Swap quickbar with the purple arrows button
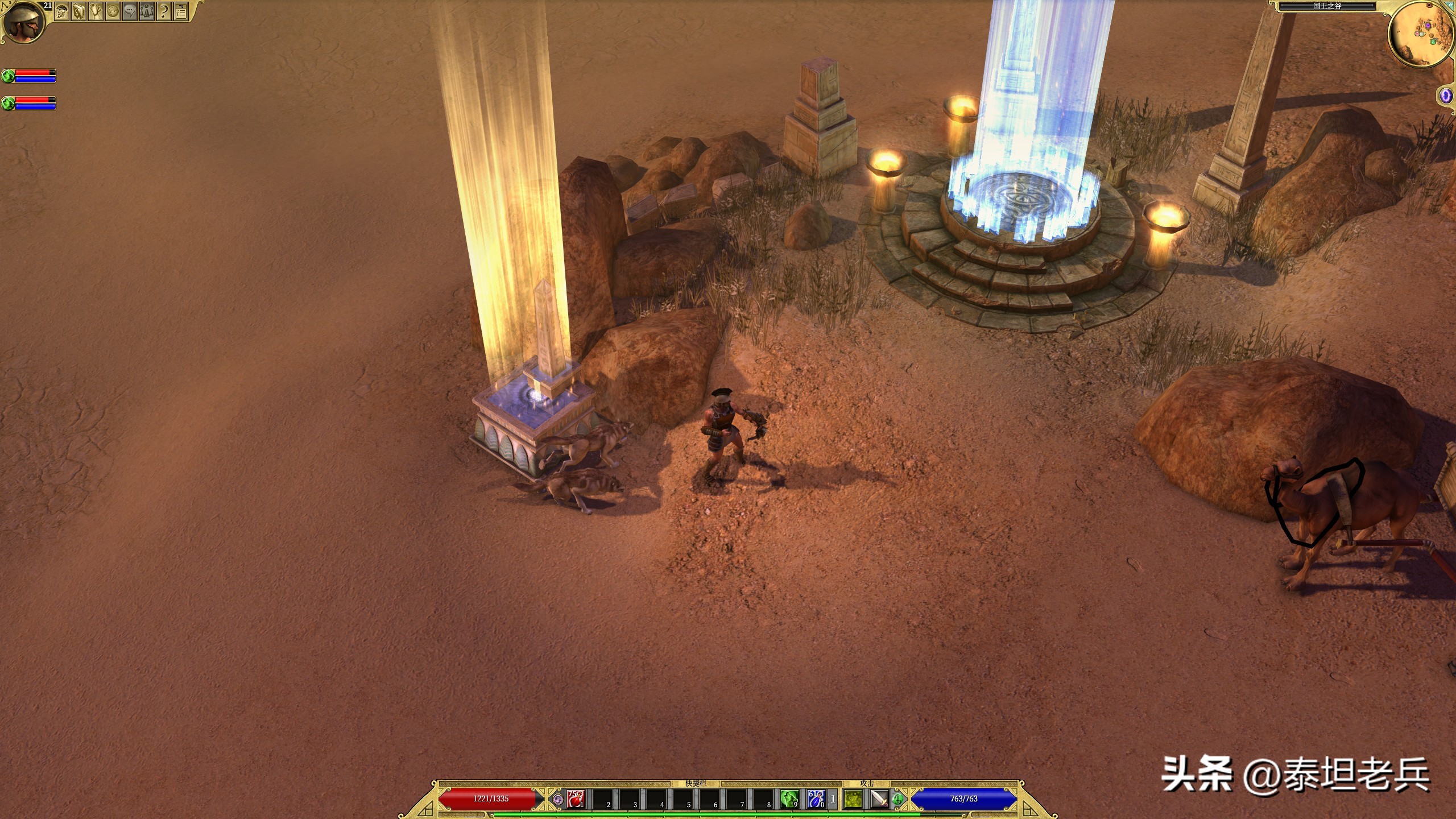 [x=558, y=800]
